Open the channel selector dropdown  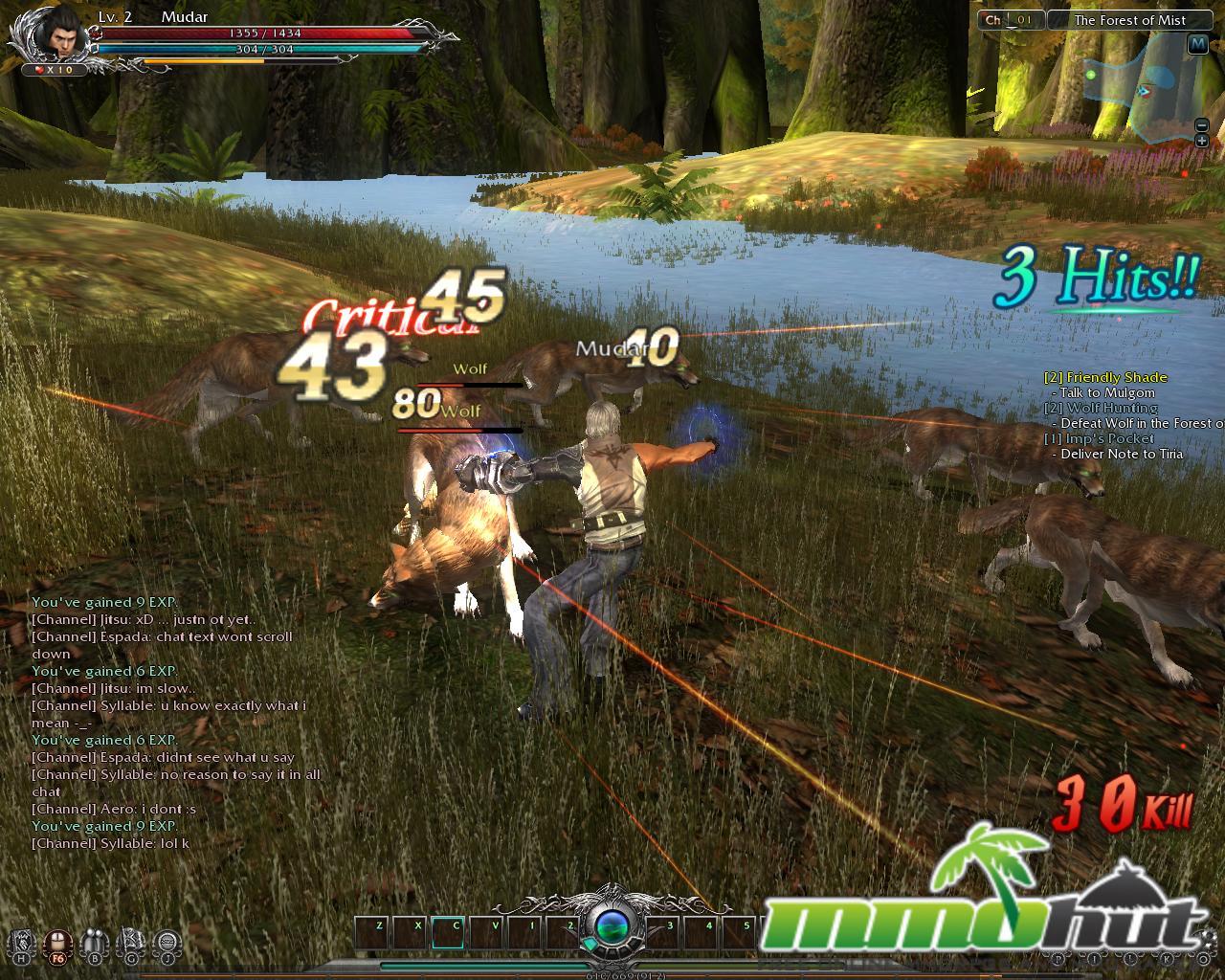click(1009, 20)
